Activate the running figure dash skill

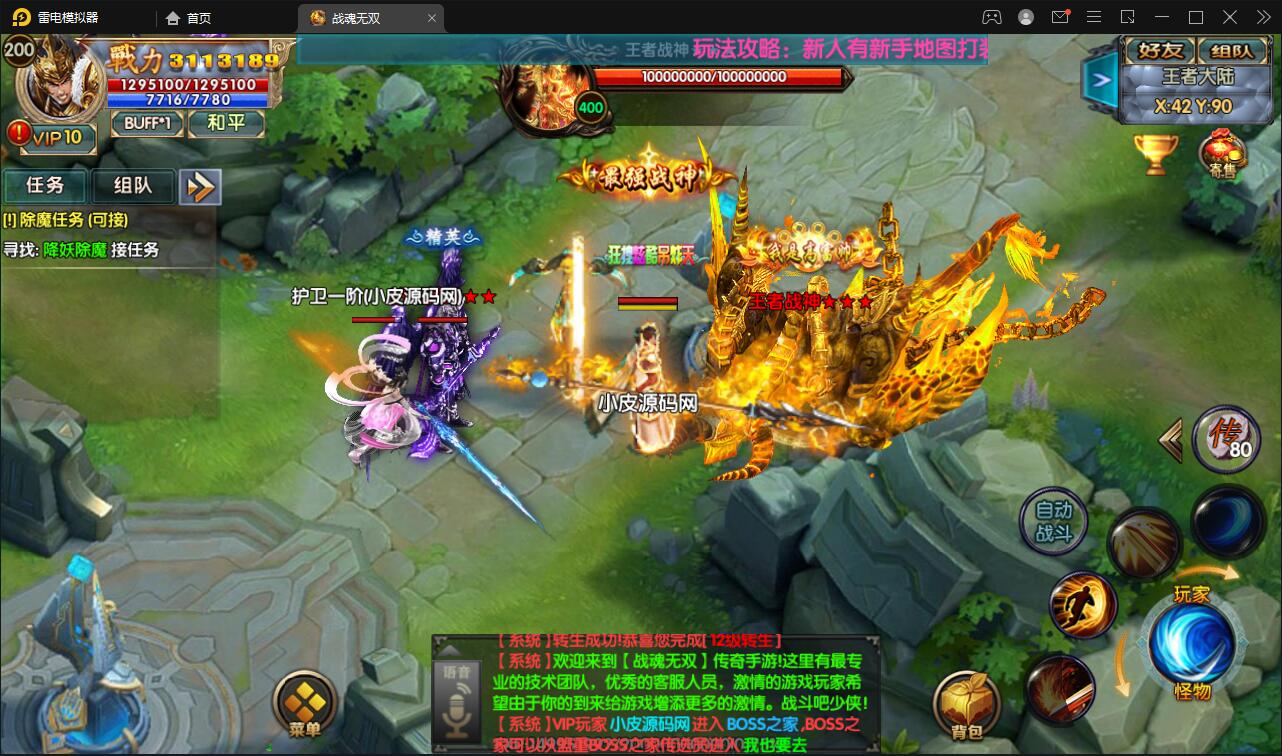[x=1083, y=605]
